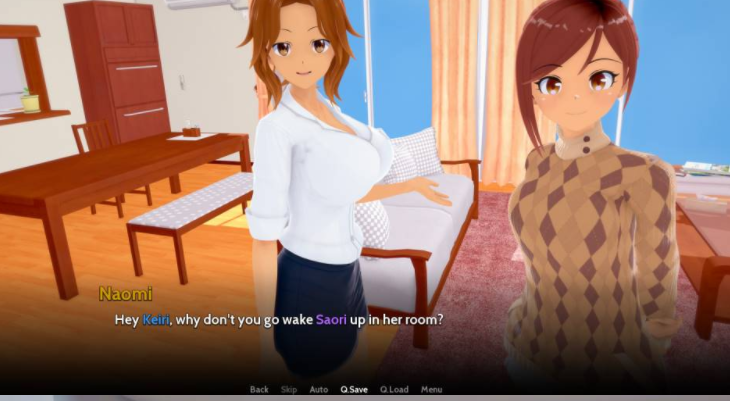
Task: Enable Auto dialogue advance
Action: (x=319, y=389)
